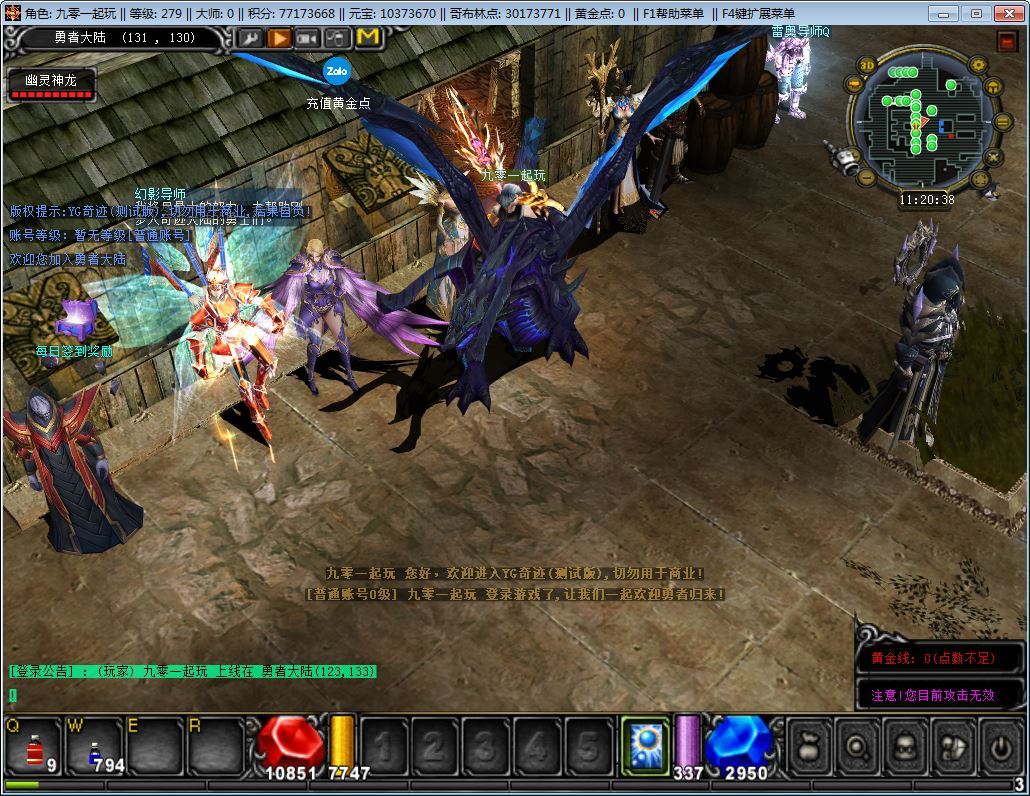Viewport: 1030px width, 796px height.
Task: Click the minimap's minus zoom-out button
Action: pos(868,180)
